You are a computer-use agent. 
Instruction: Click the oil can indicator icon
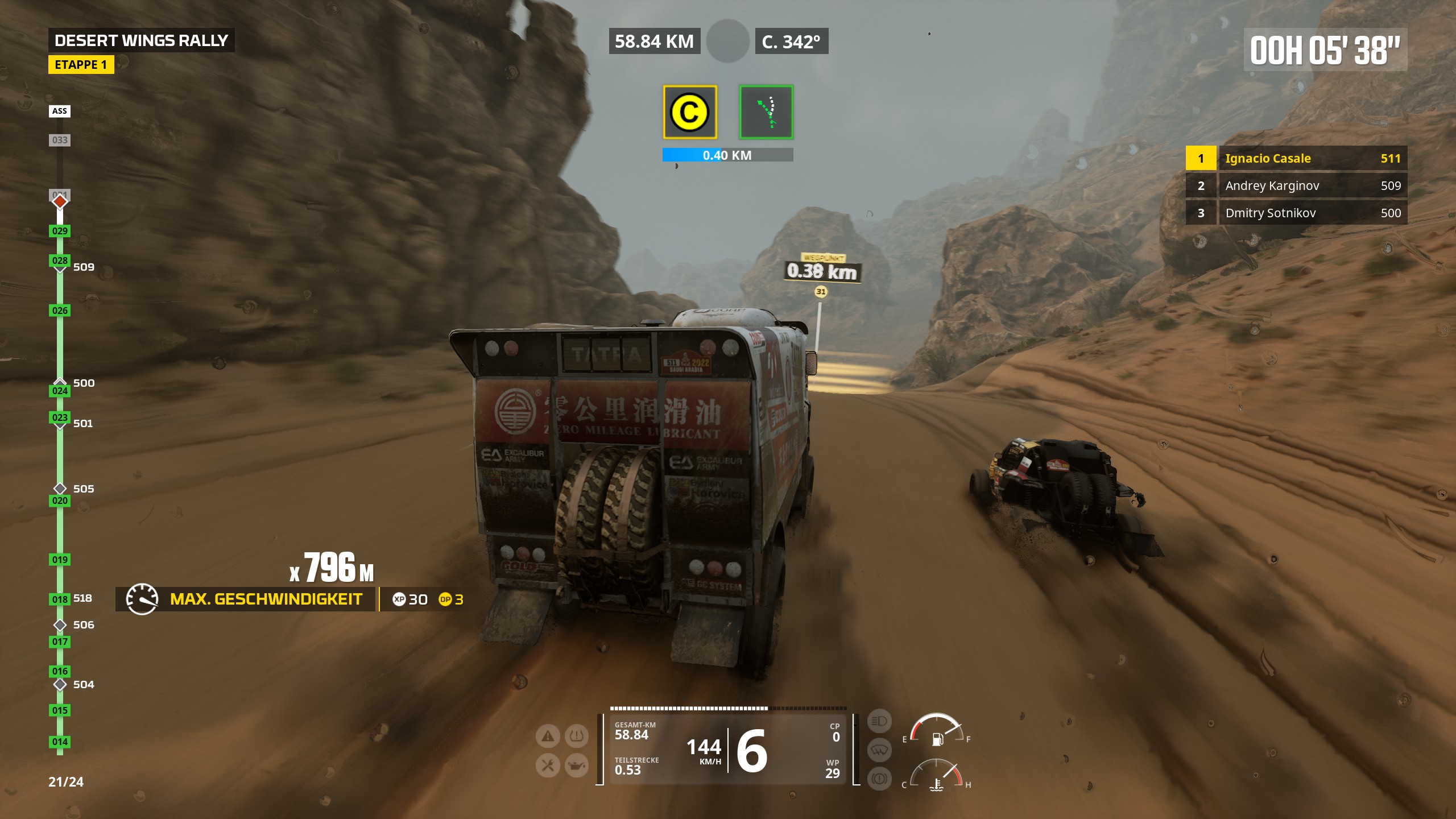[576, 766]
